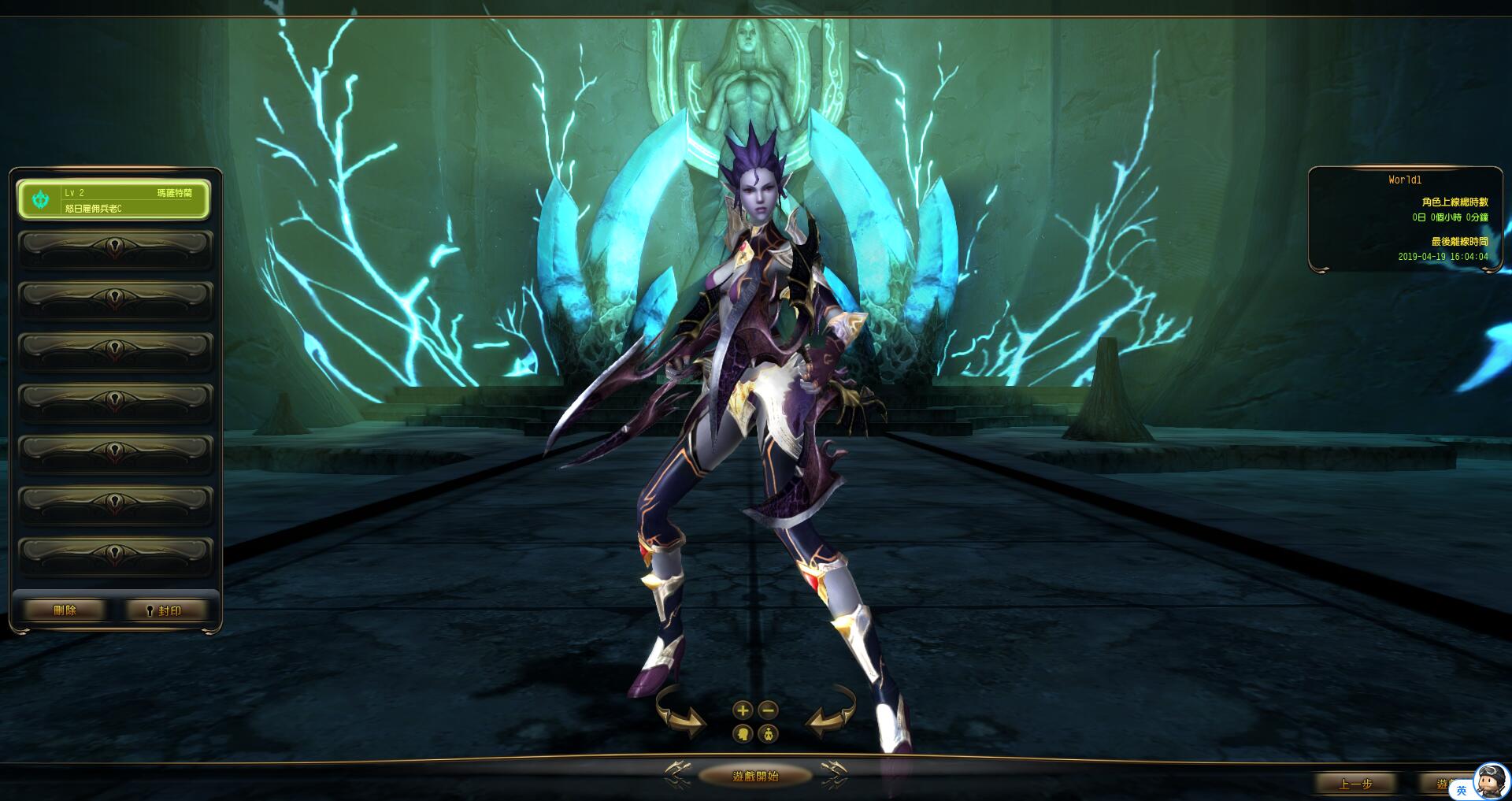This screenshot has width=1512, height=801.
Task: Zoom out with the minus button
Action: 769,710
